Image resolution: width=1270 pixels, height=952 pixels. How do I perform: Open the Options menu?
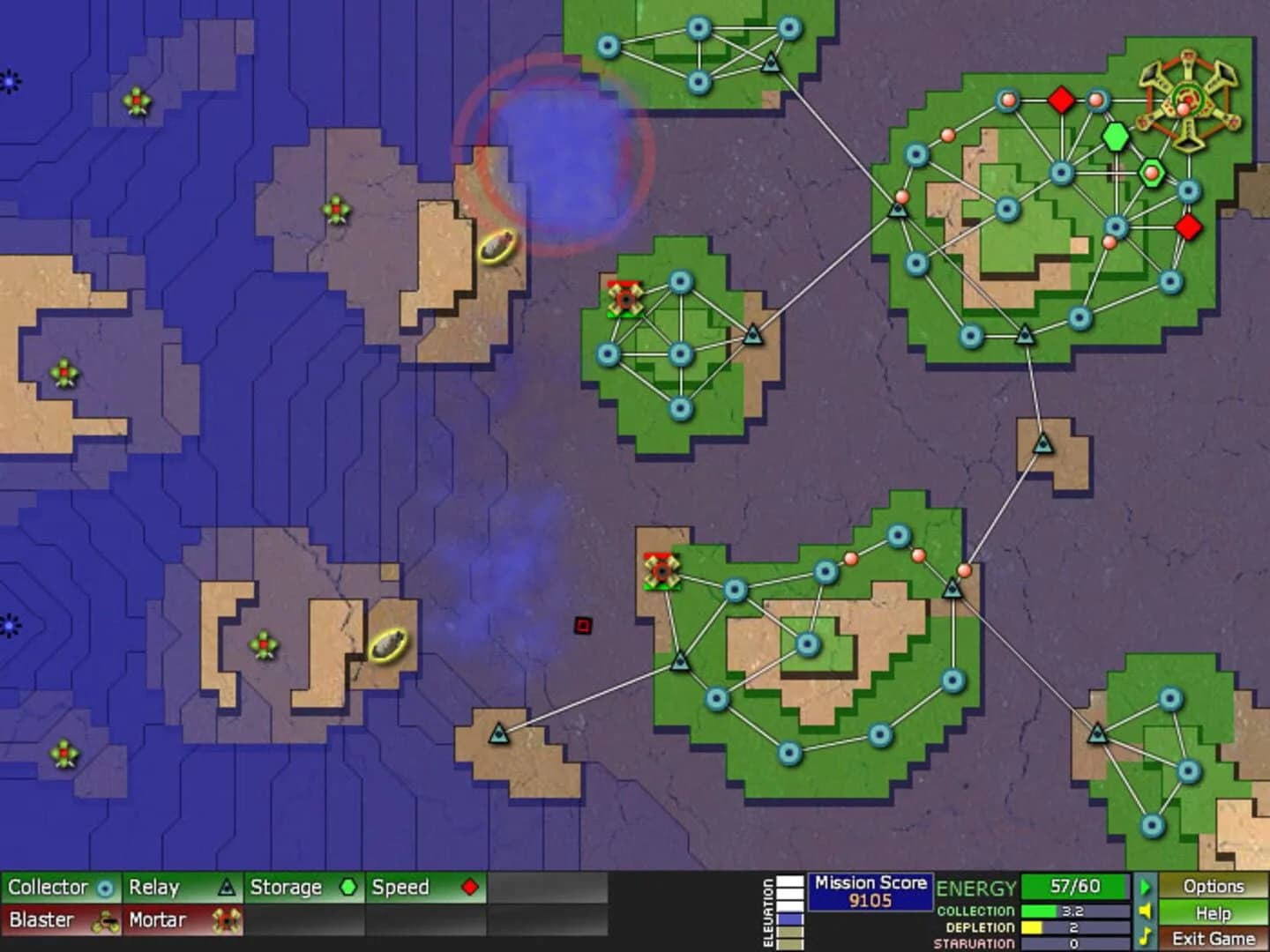(1215, 888)
